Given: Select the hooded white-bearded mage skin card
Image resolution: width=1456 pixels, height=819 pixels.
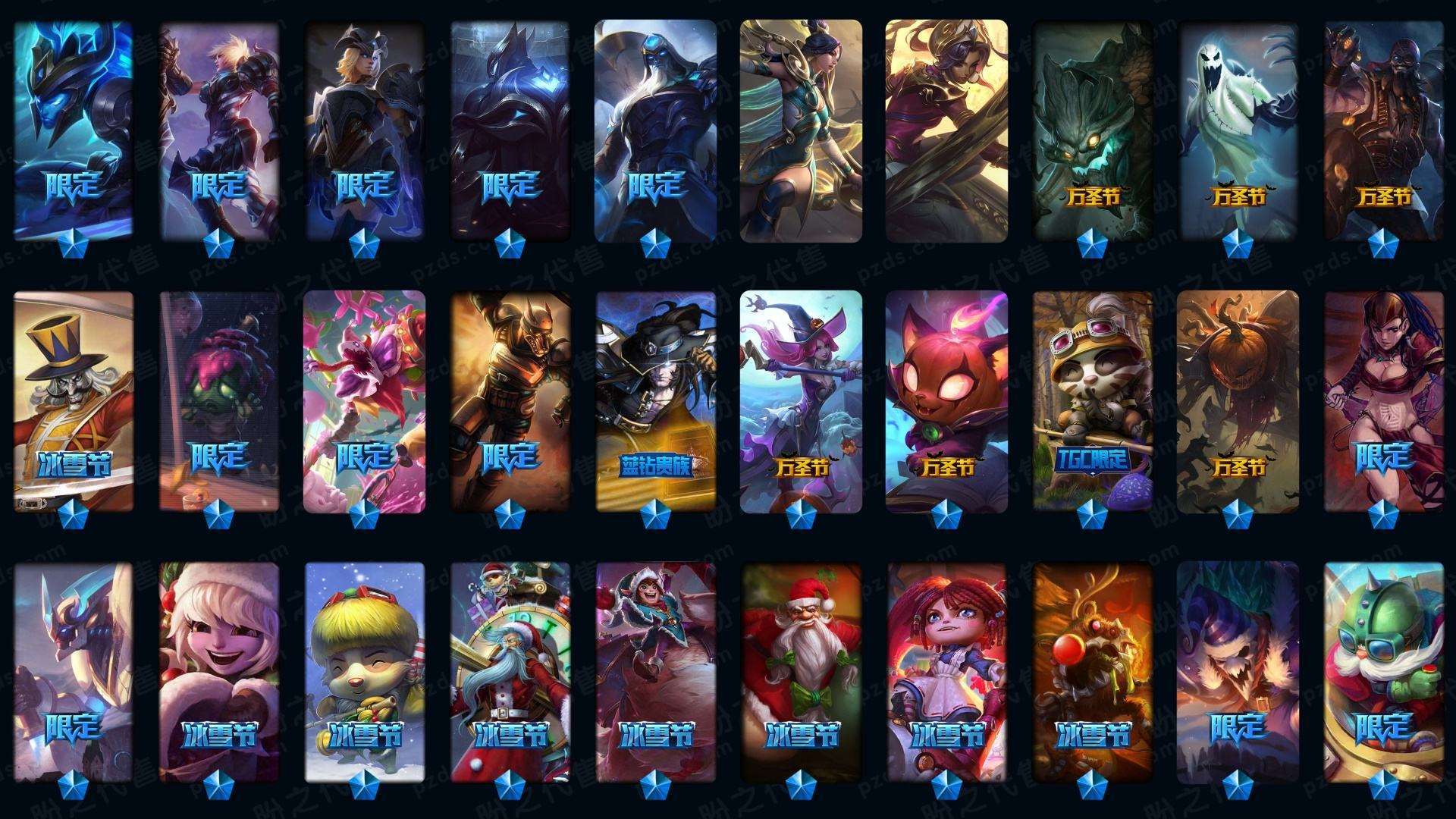Looking at the screenshot, I should (x=655, y=129).
